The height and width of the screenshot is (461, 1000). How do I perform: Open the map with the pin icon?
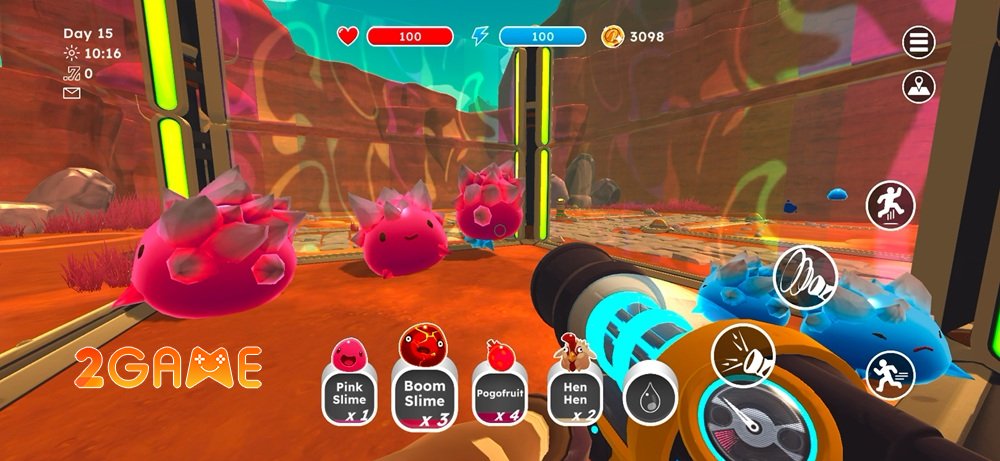919,87
